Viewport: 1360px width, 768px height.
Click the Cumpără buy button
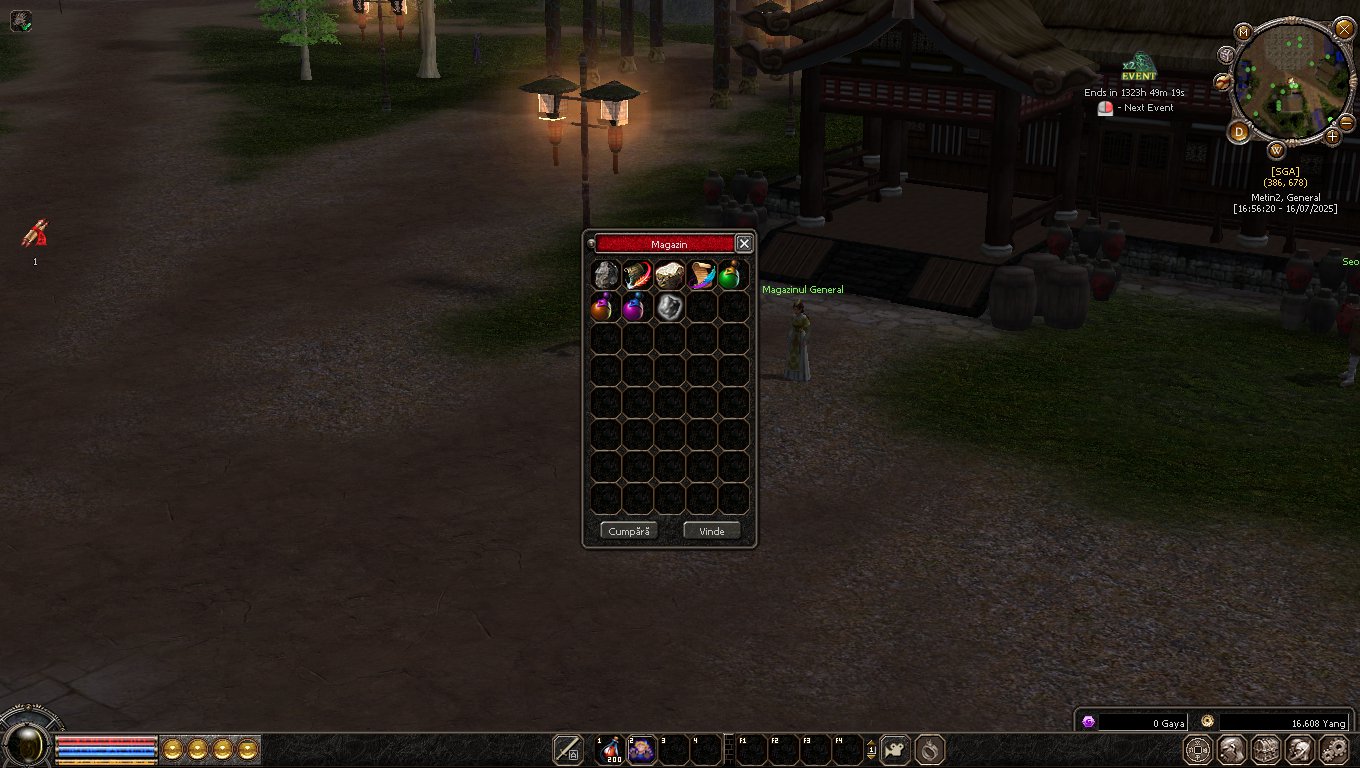(x=629, y=531)
